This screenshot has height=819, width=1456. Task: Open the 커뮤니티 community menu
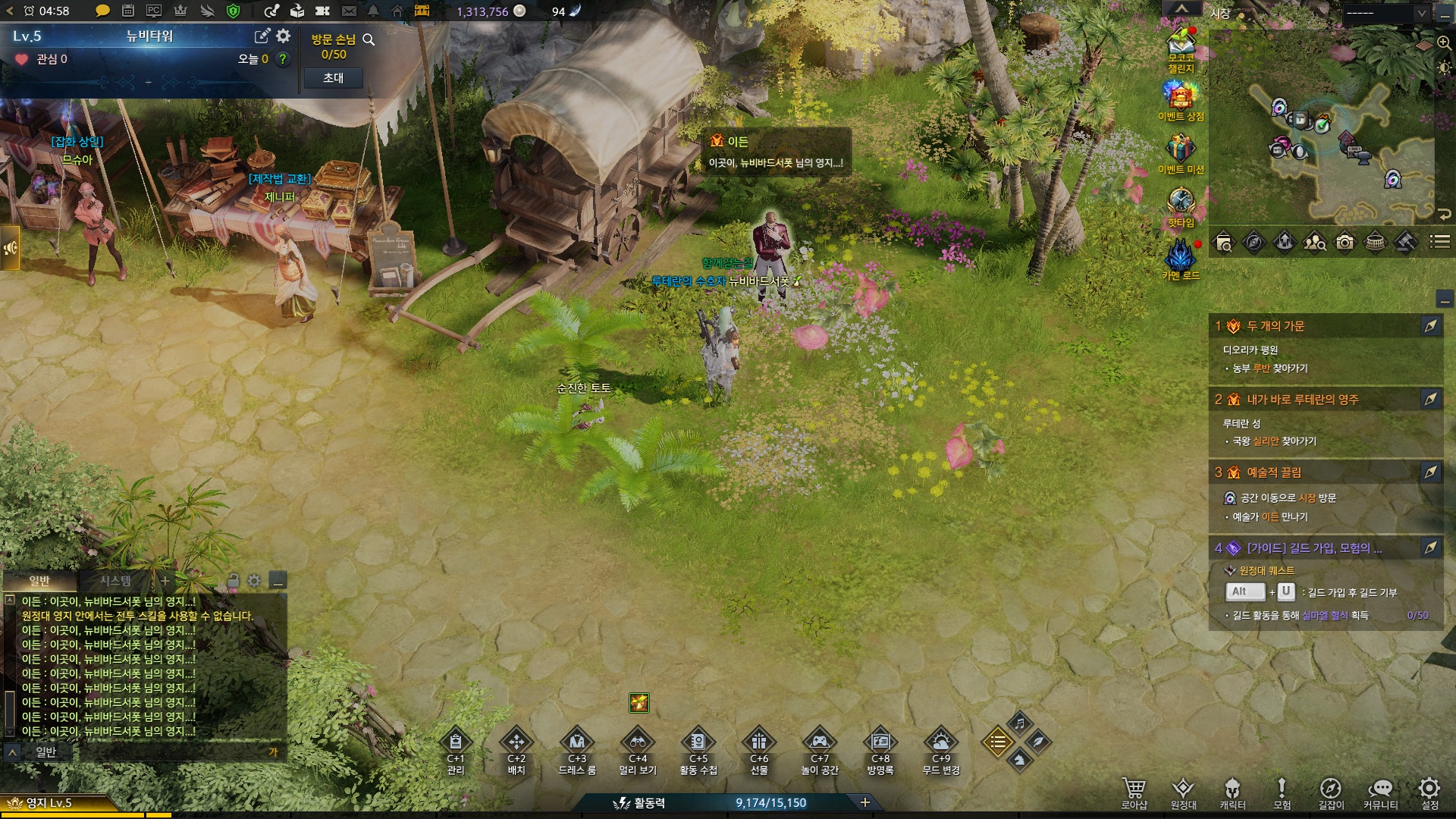point(1380,789)
